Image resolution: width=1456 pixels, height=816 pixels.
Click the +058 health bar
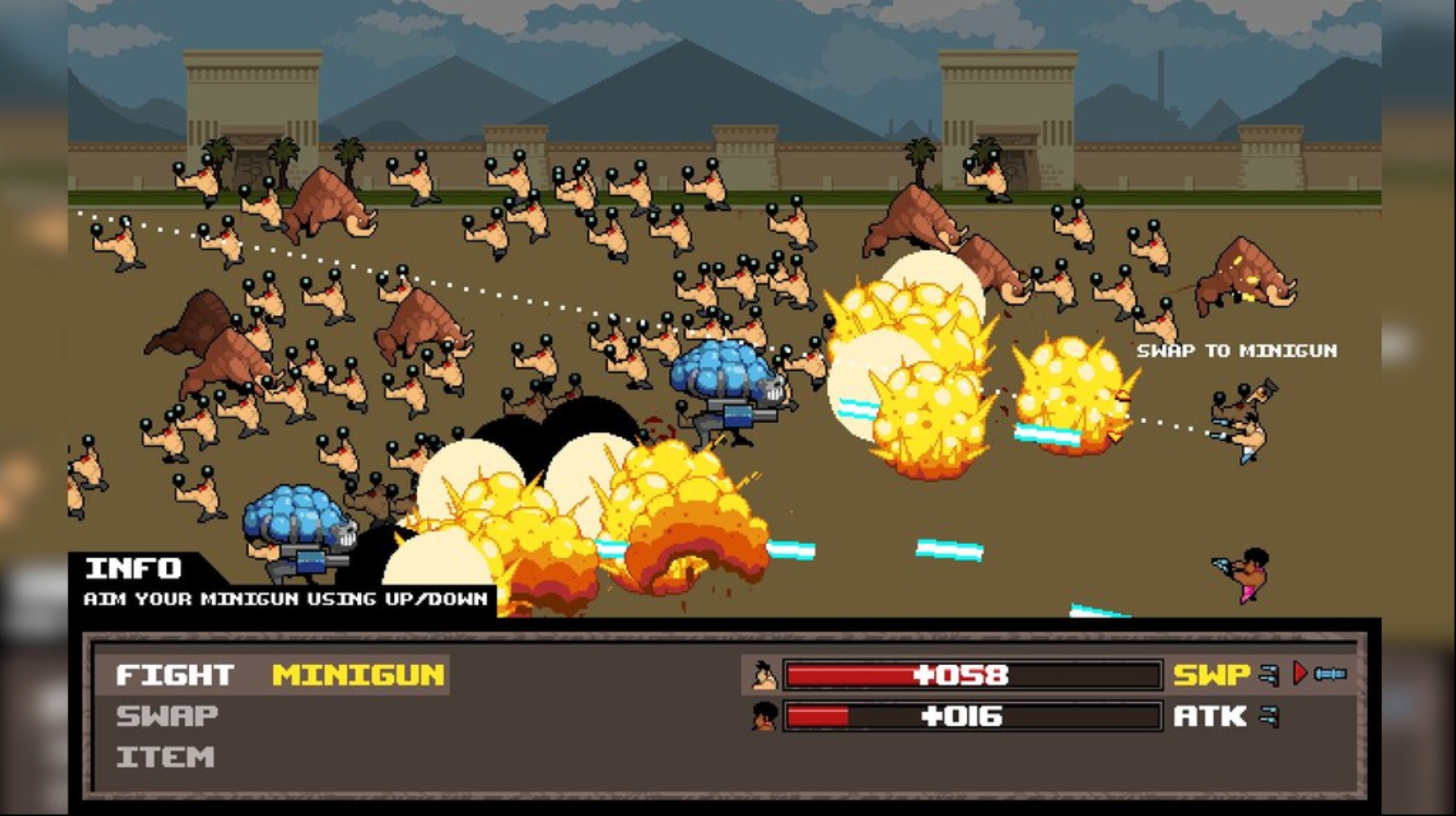973,674
